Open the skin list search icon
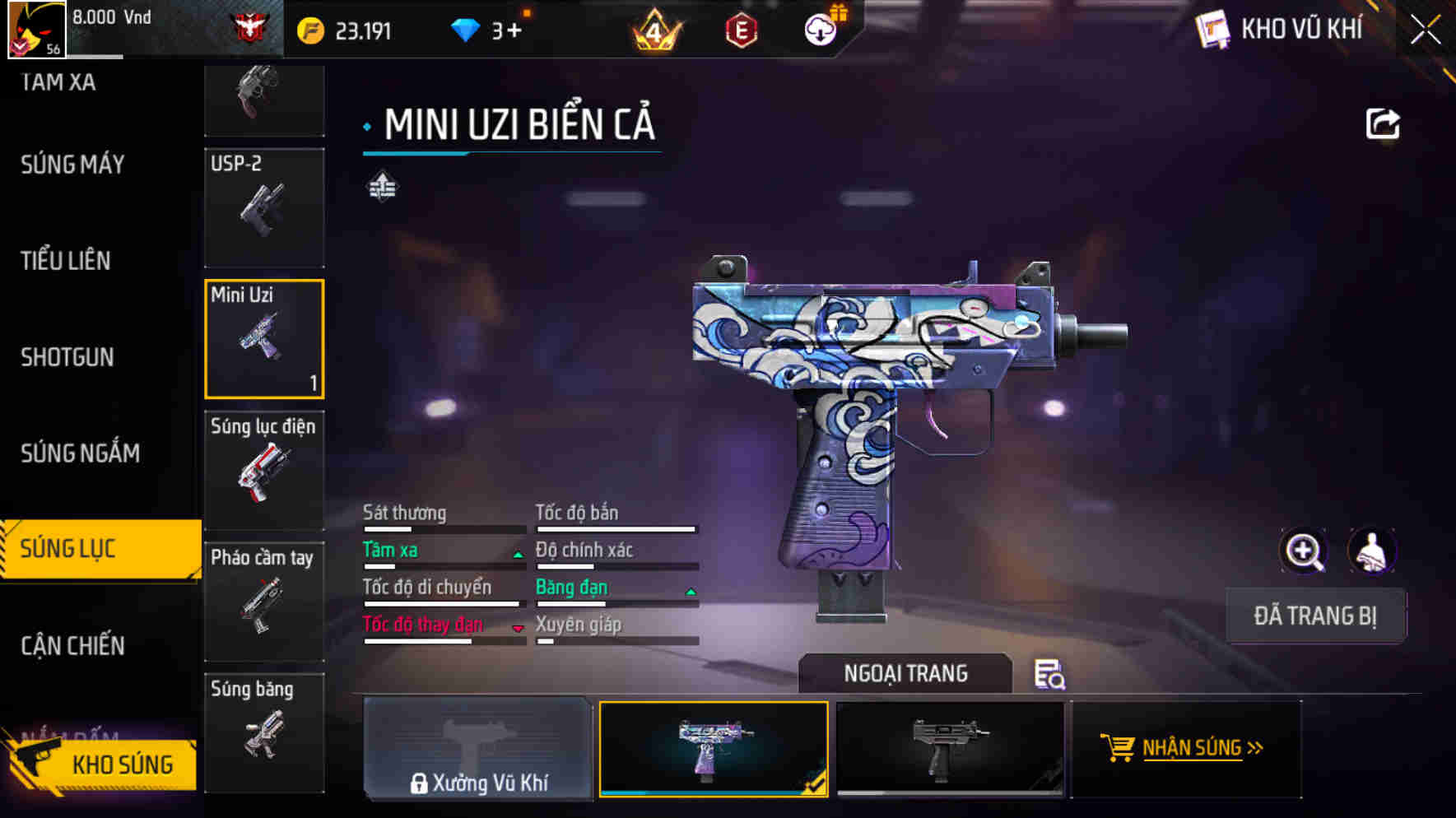The height and width of the screenshot is (818, 1456). coord(1049,674)
